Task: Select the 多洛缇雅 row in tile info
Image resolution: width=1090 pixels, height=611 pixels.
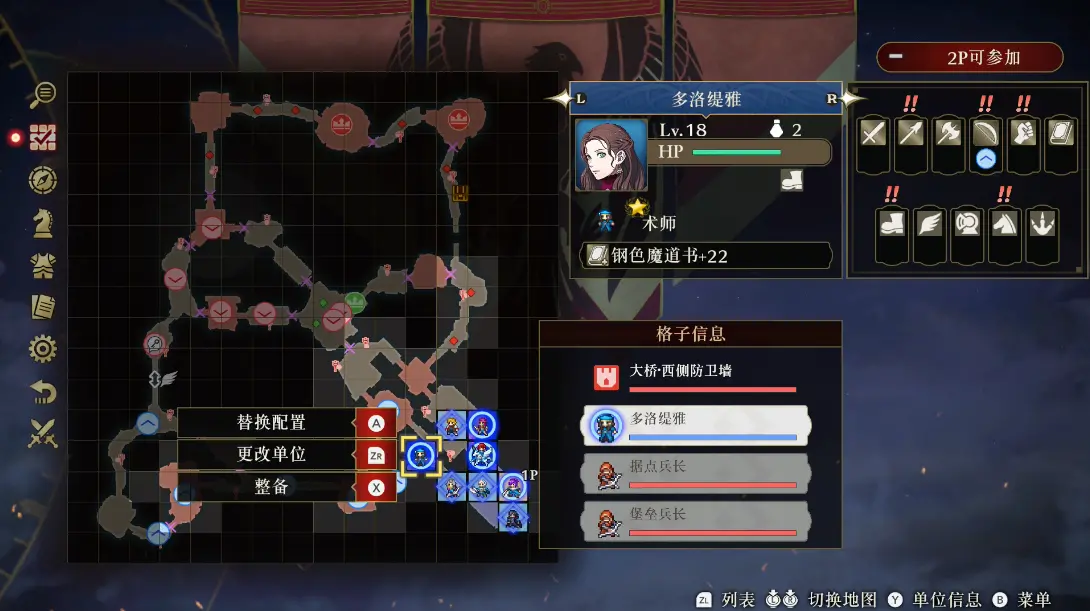Action: (x=696, y=424)
